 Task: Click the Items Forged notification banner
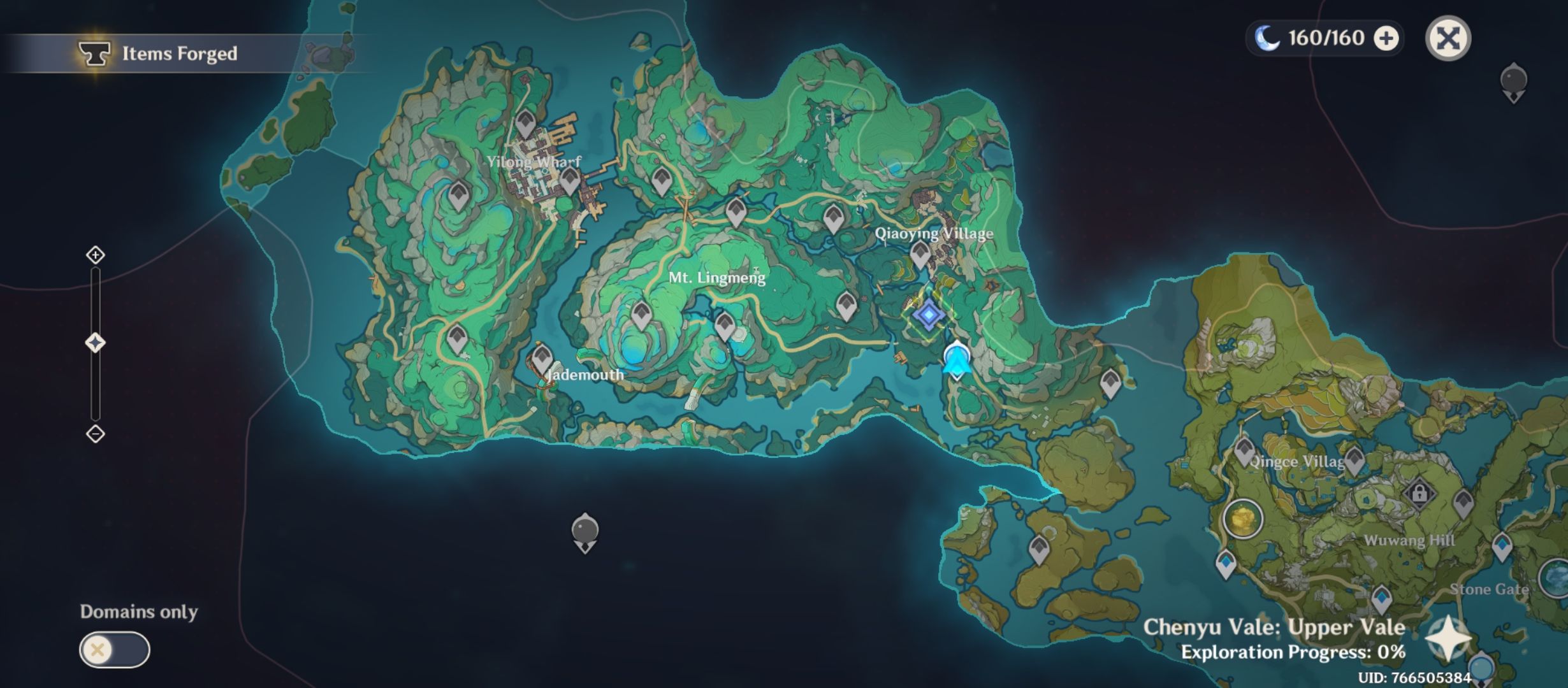158,54
